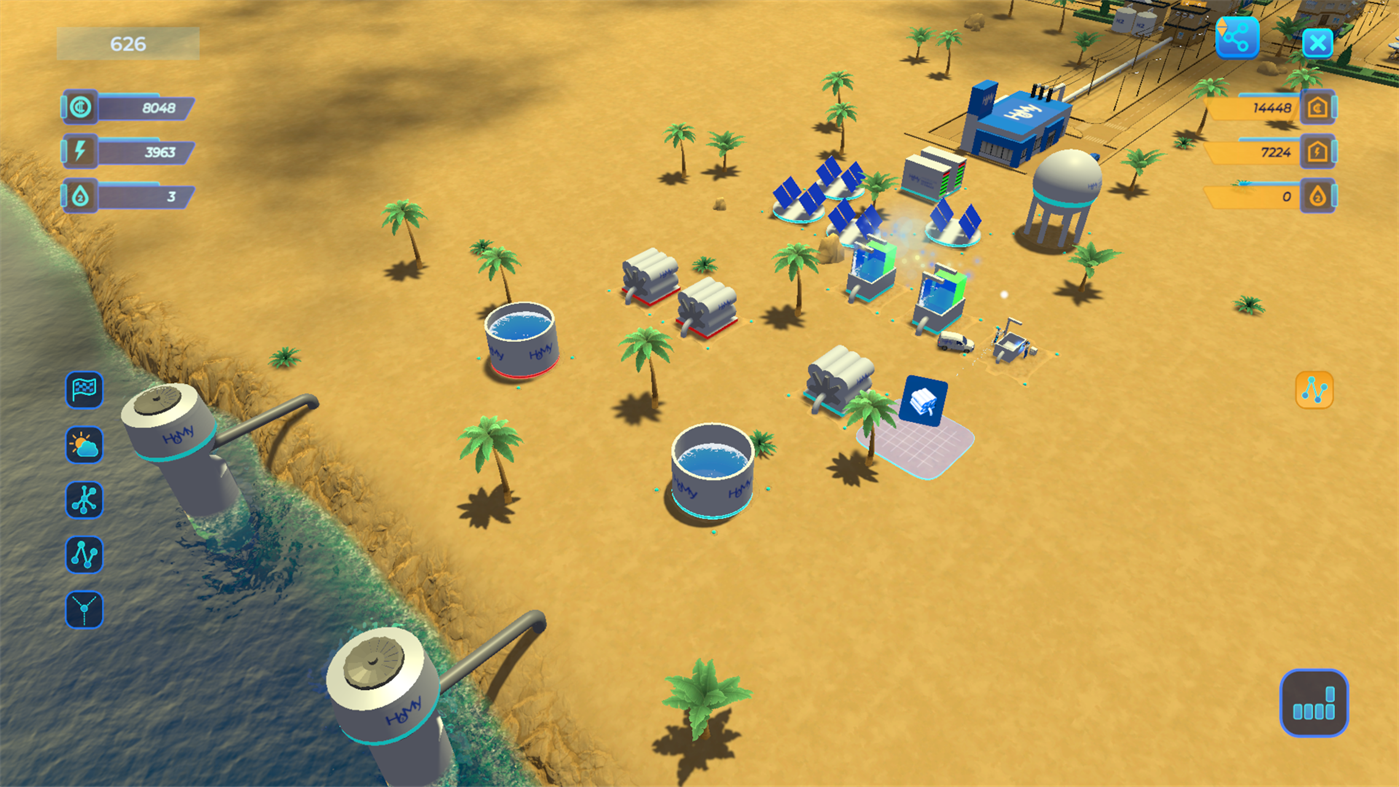This screenshot has height=787, width=1399.
Task: Open the antenna tool at sidebar bottom
Action: coord(84,611)
